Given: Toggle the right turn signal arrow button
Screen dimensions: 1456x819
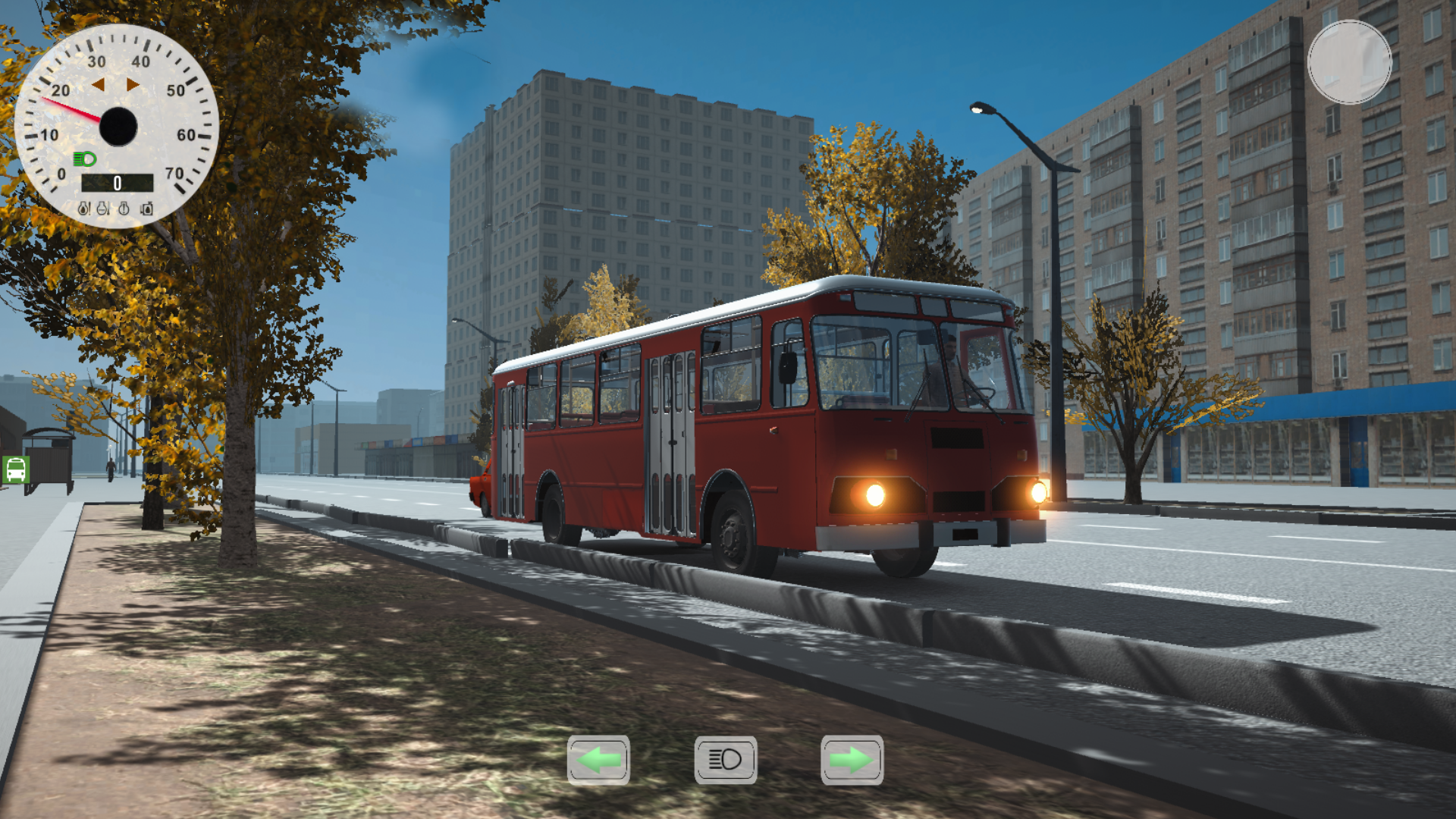Looking at the screenshot, I should click(851, 760).
